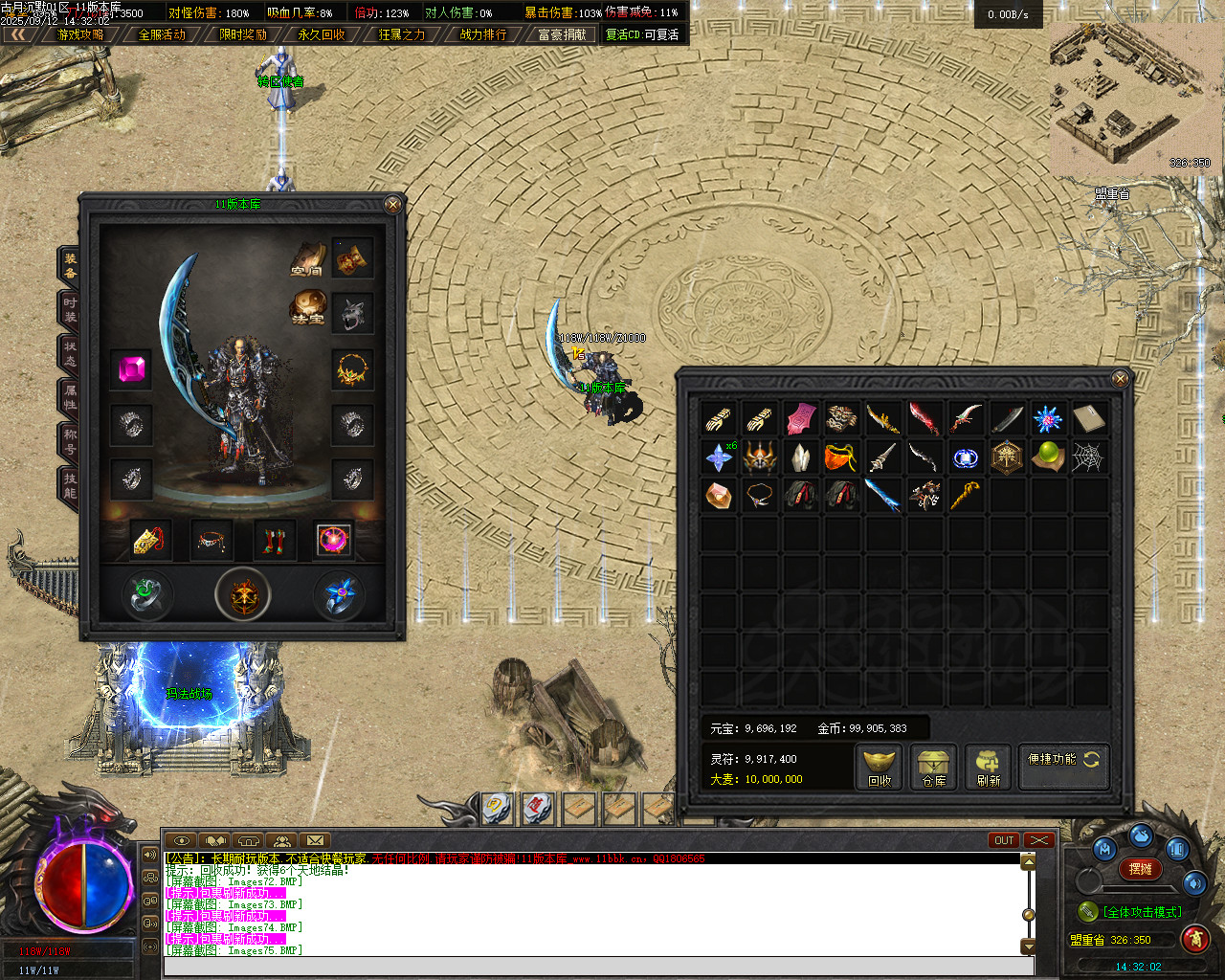The width and height of the screenshot is (1225, 980).
Task: Open the 全服活动 server events menu
Action: 162,34
